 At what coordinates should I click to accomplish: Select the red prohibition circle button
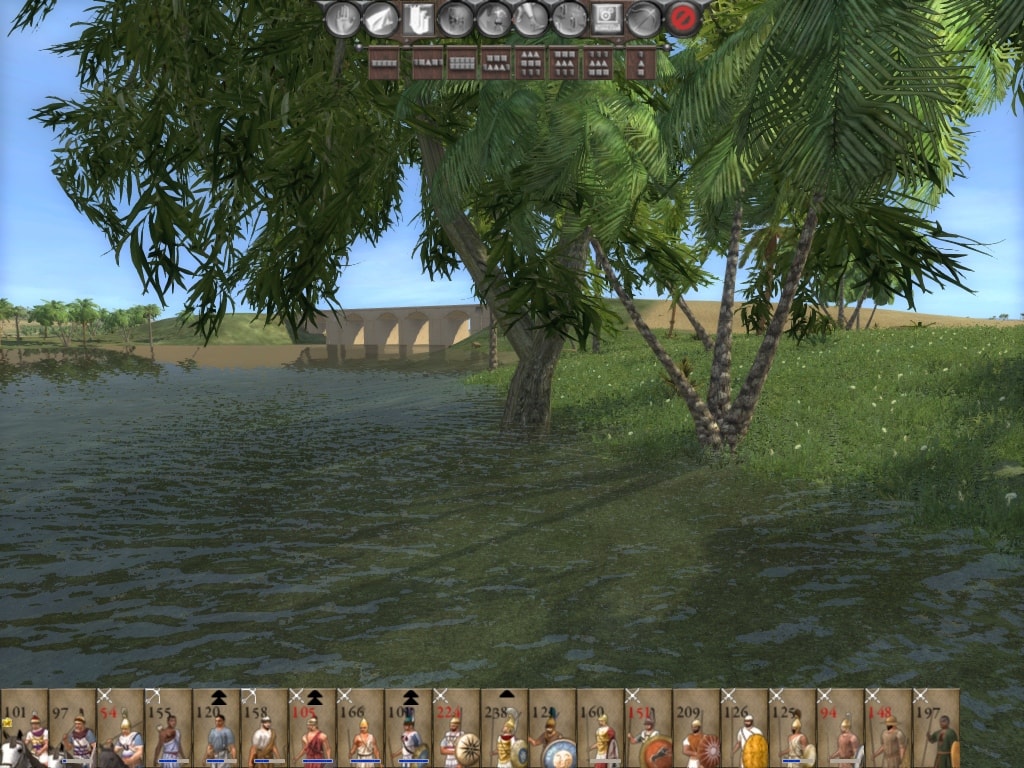[683, 19]
